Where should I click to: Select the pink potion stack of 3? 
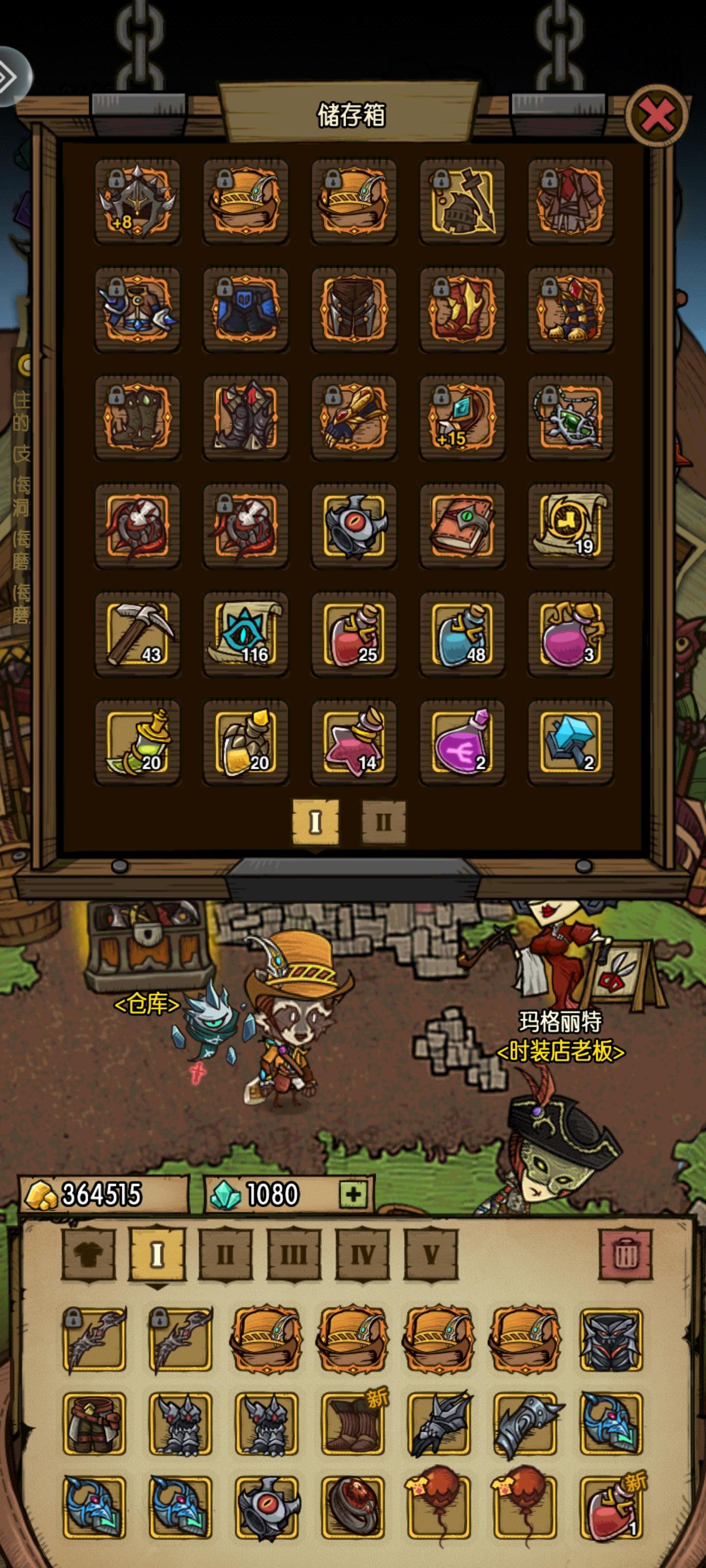pyautogui.click(x=571, y=633)
